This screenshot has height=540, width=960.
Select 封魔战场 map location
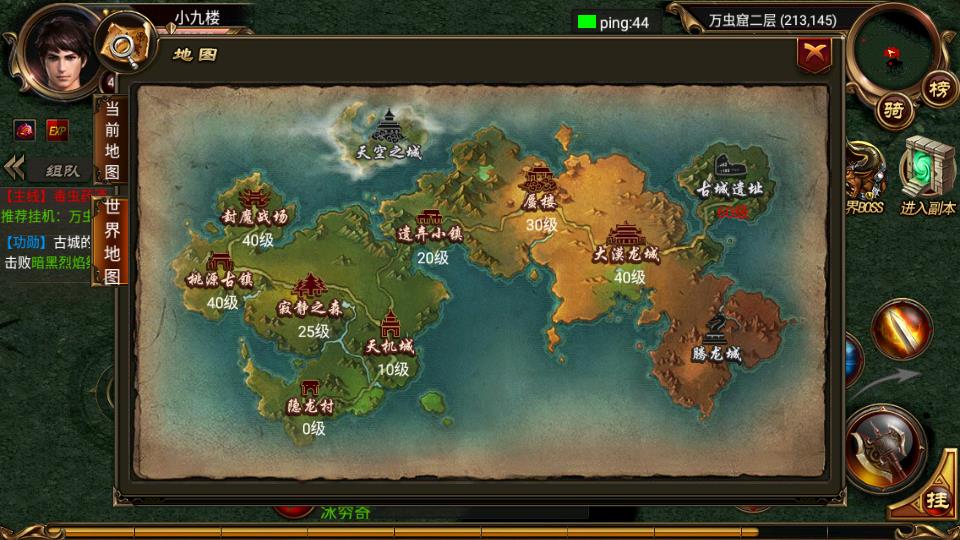255,205
